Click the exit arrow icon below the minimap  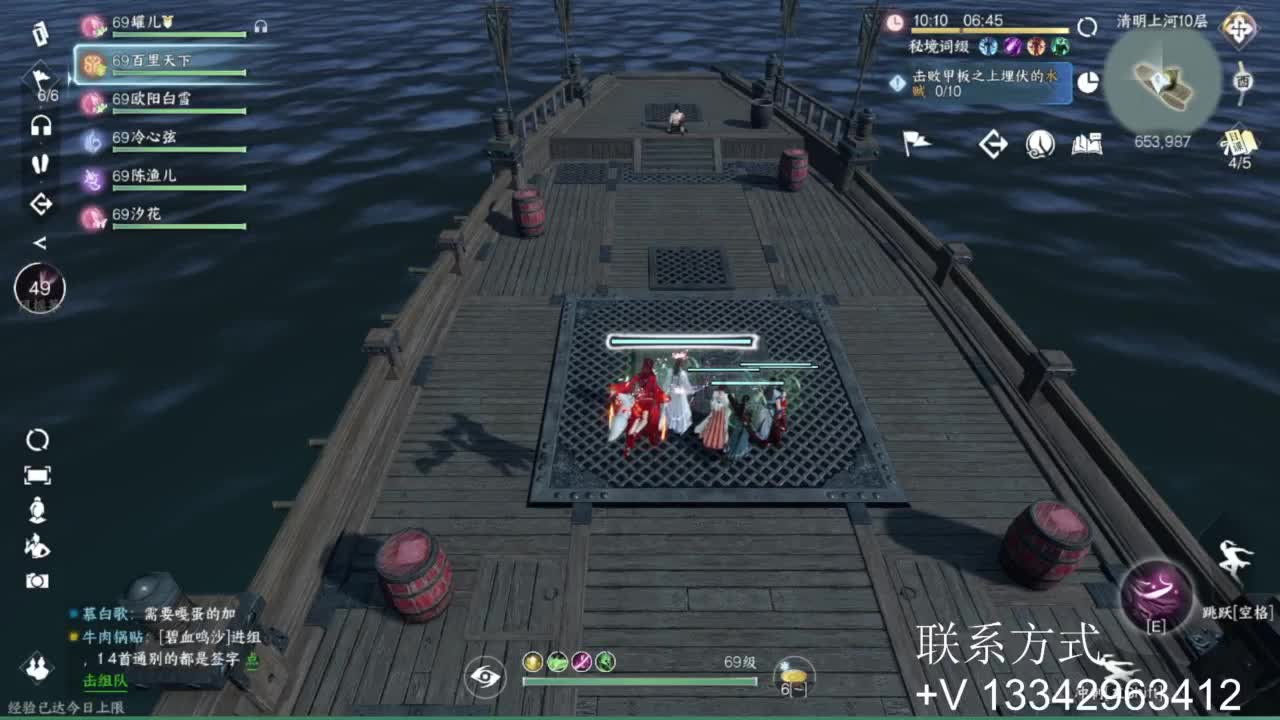pyautogui.click(x=993, y=145)
